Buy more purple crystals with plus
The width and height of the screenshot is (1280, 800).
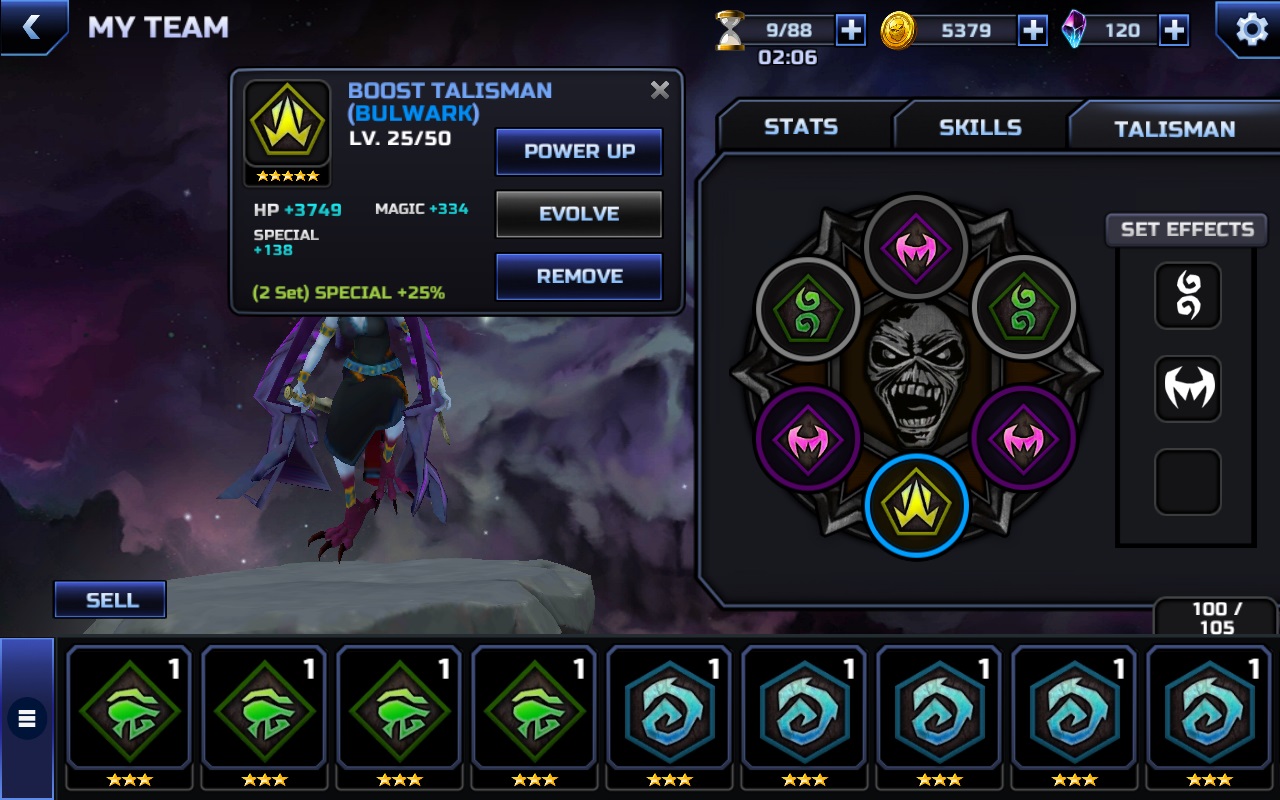click(x=1174, y=30)
